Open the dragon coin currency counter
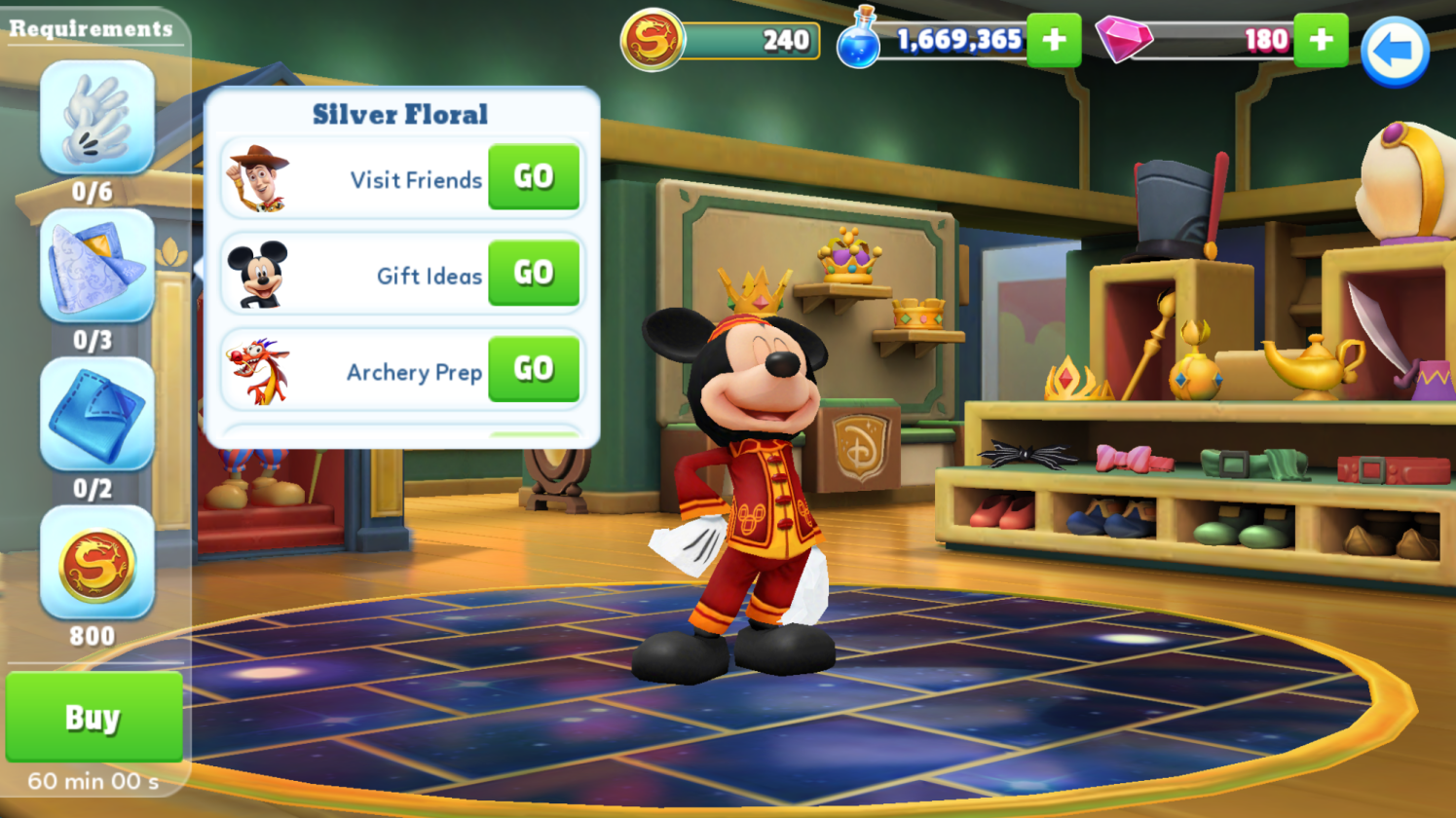This screenshot has height=818, width=1456. coord(721,41)
